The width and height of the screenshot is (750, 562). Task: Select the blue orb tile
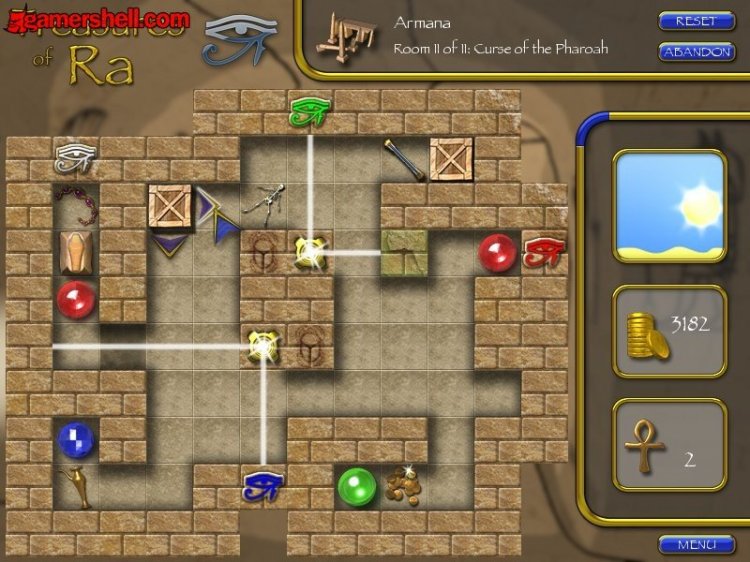click(76, 439)
